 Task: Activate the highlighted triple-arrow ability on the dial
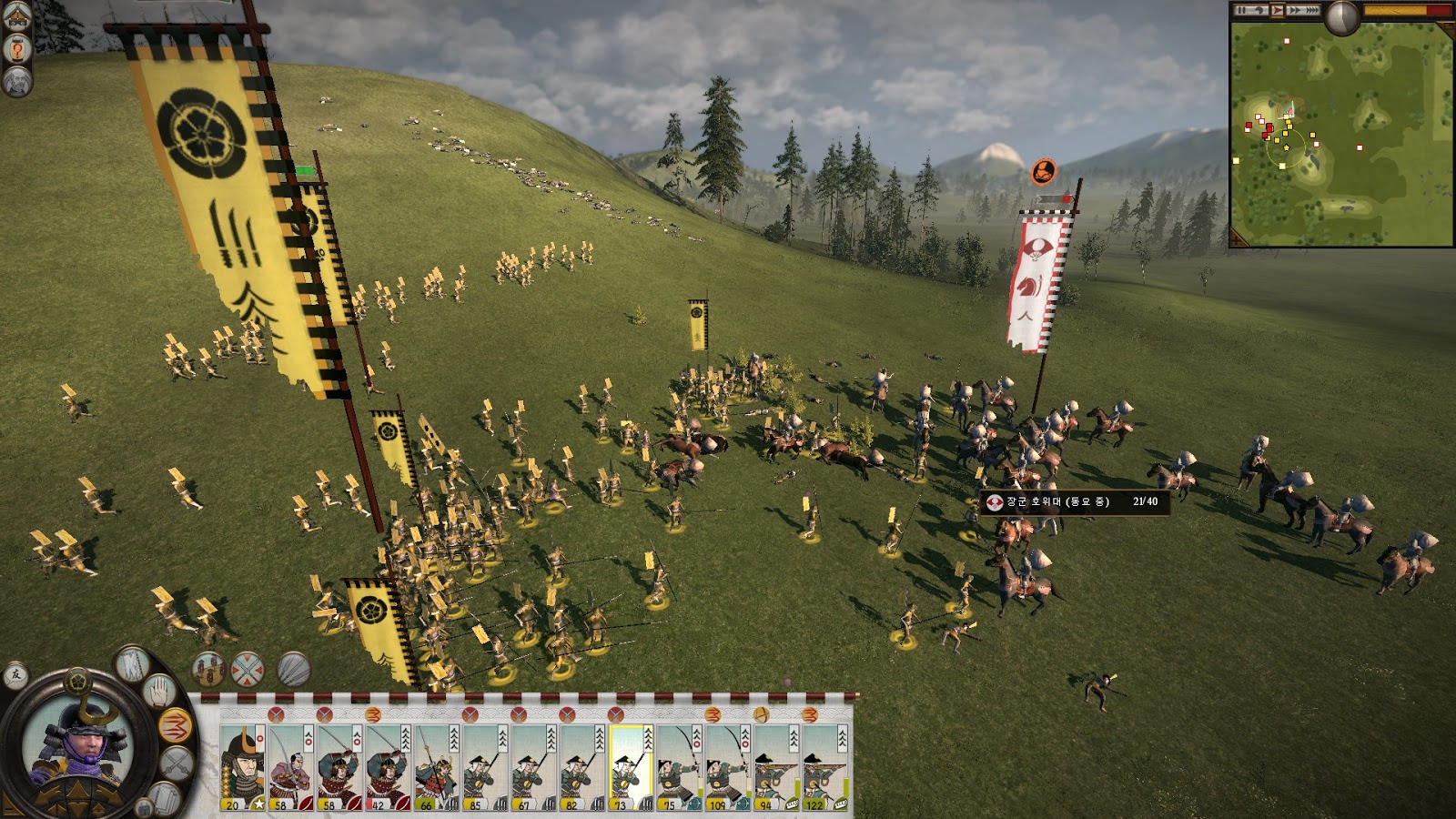(x=174, y=725)
